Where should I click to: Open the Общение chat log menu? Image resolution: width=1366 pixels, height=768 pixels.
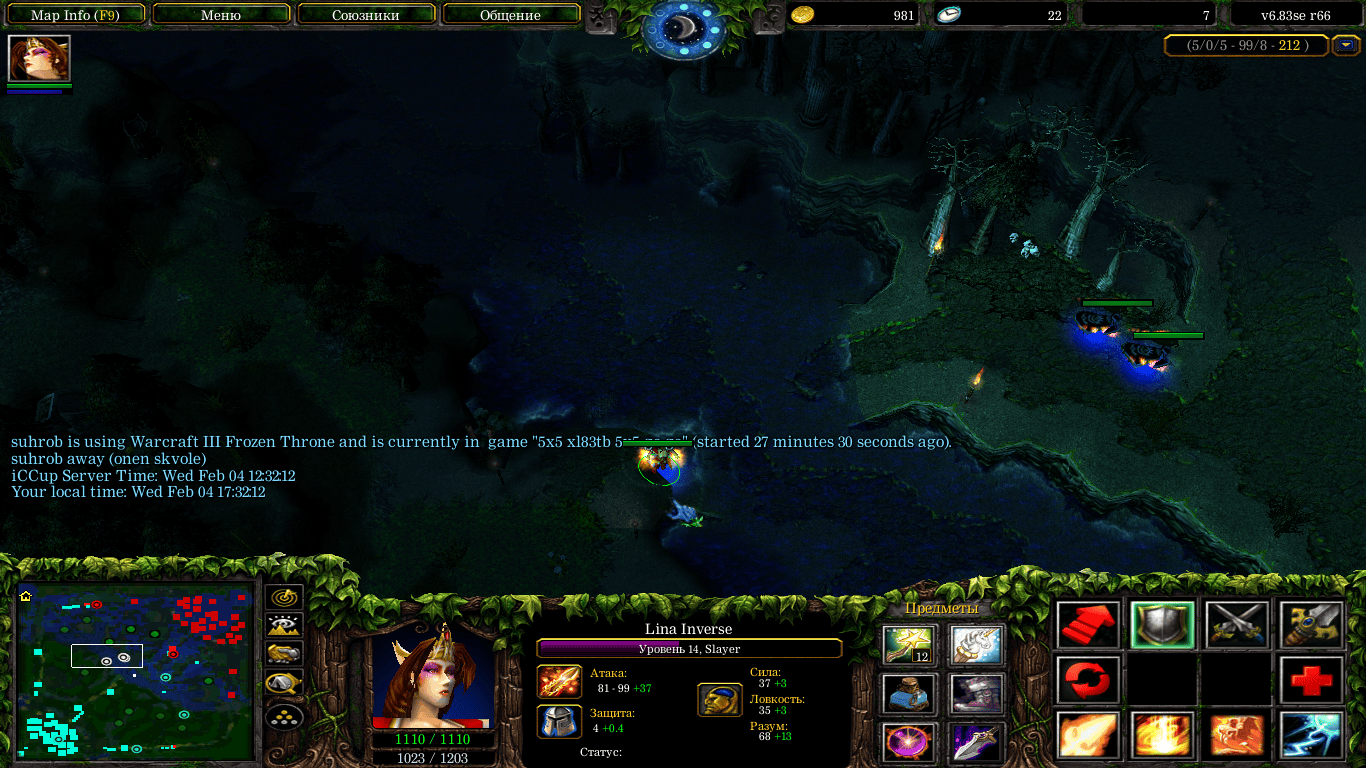pos(510,15)
